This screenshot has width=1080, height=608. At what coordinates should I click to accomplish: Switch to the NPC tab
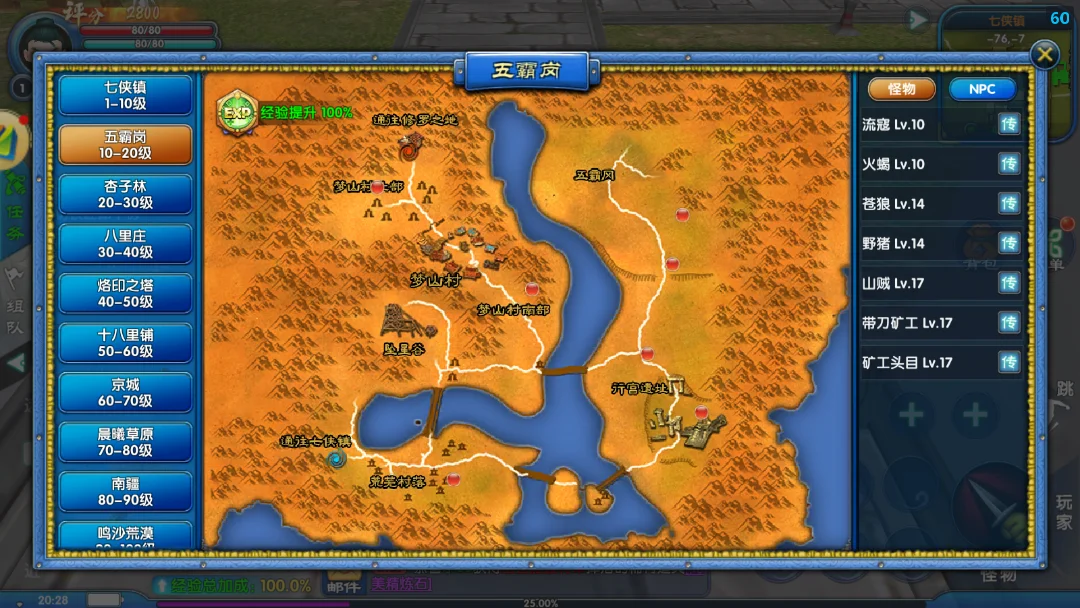(982, 89)
